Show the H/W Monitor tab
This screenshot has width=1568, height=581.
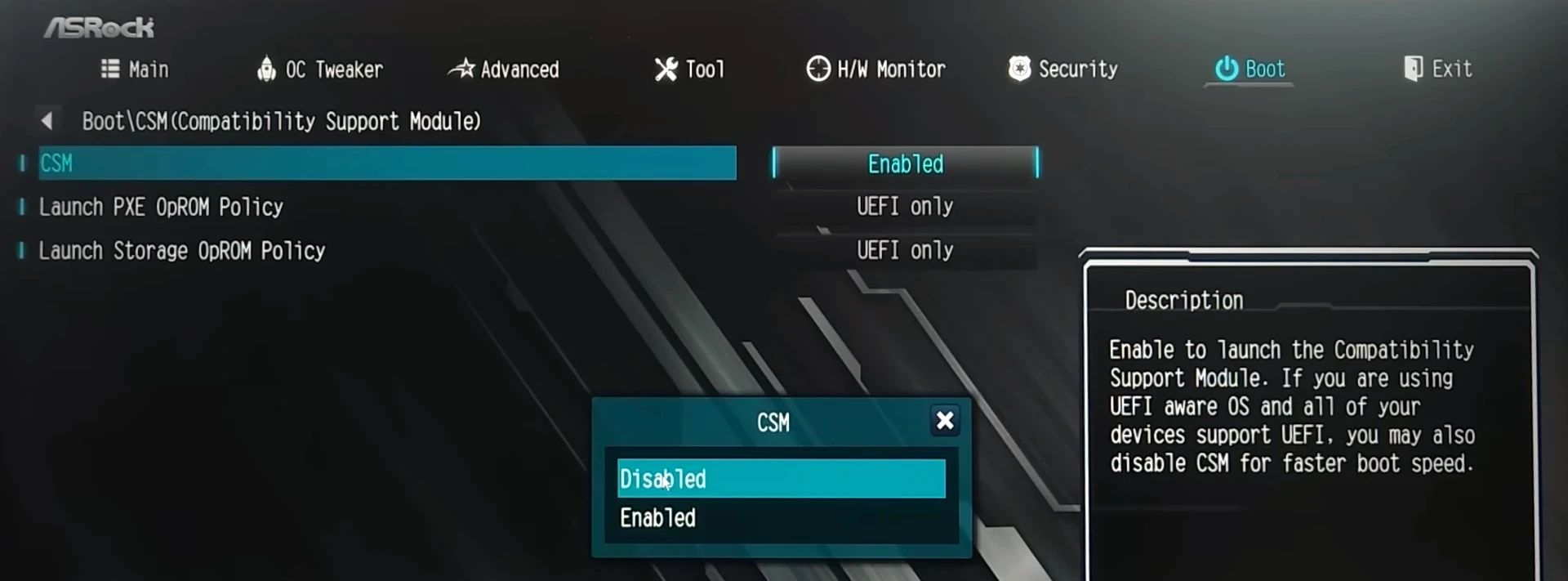(x=876, y=69)
